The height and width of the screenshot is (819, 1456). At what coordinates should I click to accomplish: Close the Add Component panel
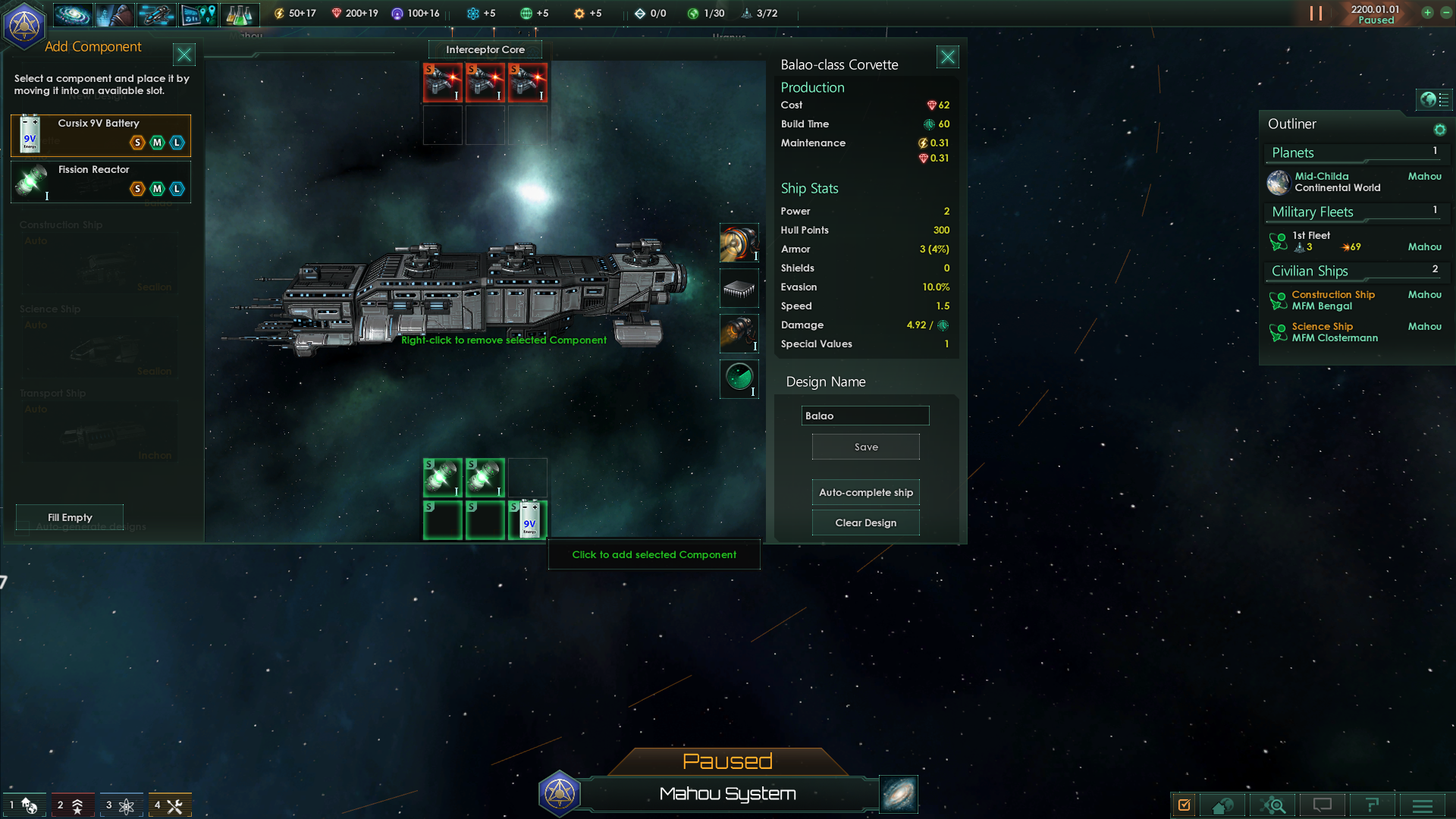184,55
